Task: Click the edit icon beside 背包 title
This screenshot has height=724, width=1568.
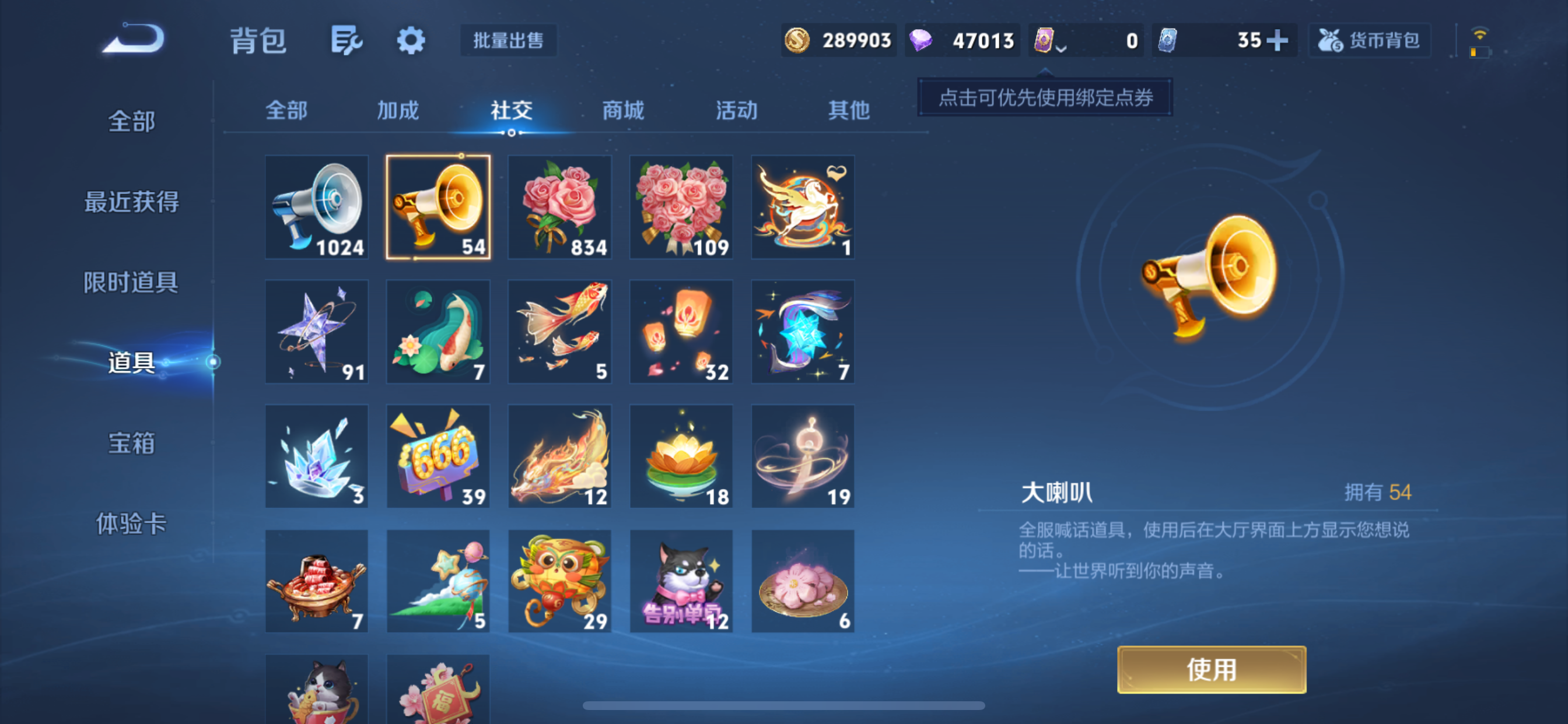Action: pyautogui.click(x=348, y=40)
